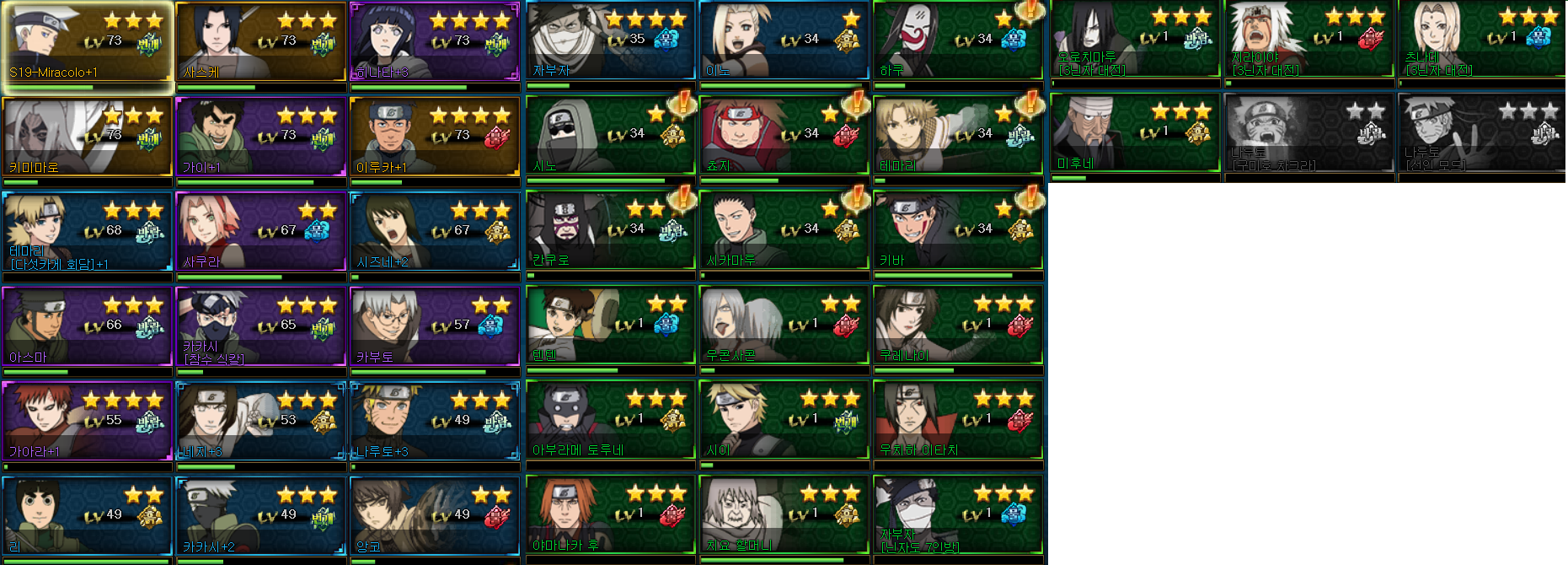
Task: Choose the Jiraiya (지라이야) card
Action: (x=1308, y=39)
